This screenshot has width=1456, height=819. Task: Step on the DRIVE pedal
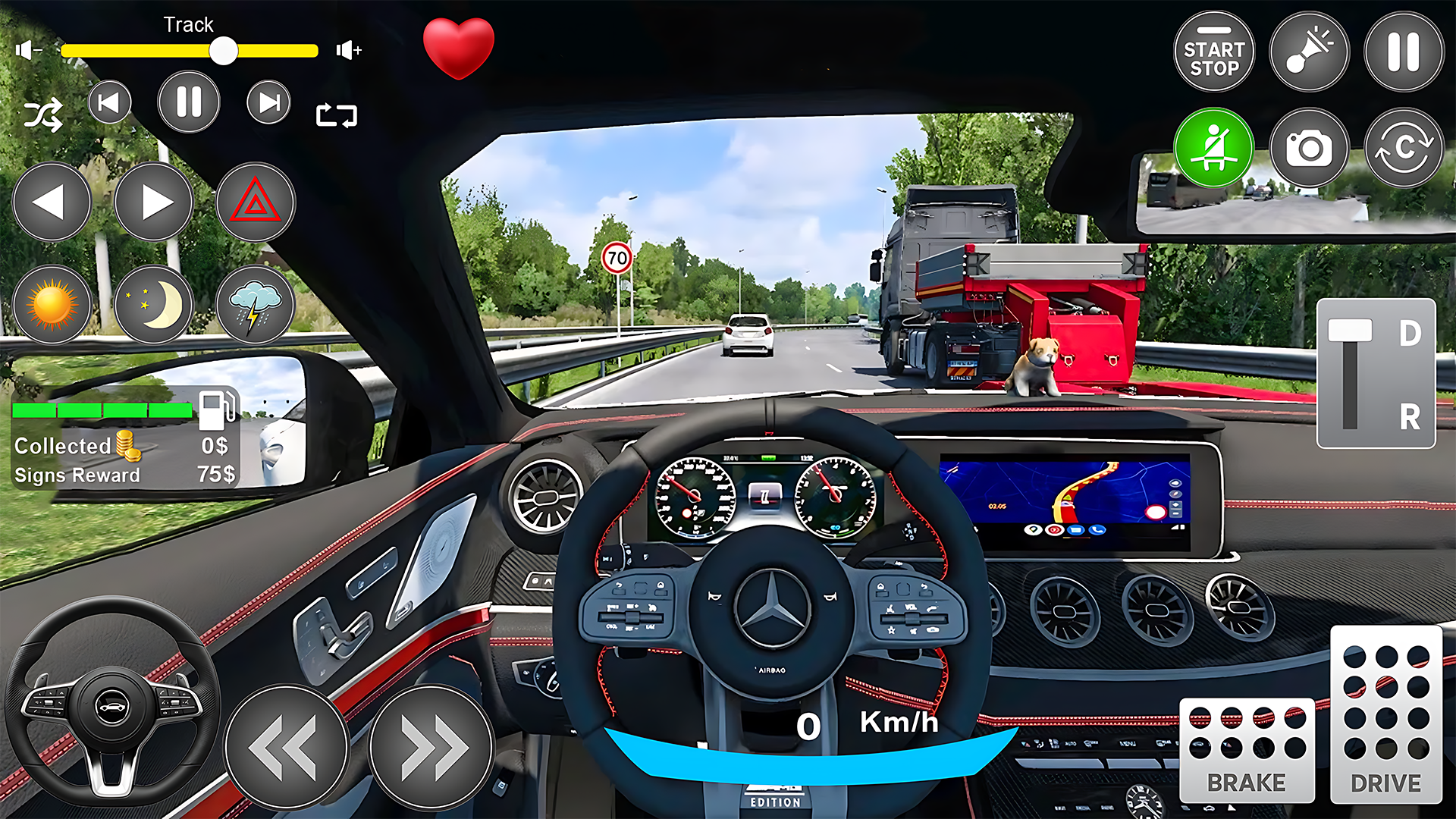(1386, 714)
